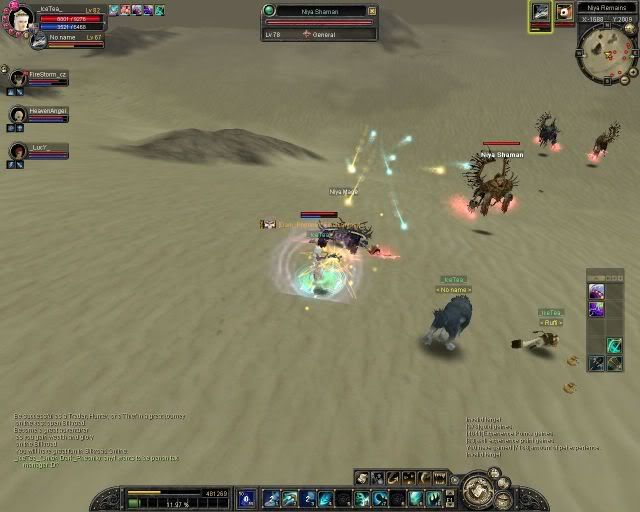Select party member HeavenAngel
Screen dimensions: 640x512
(18, 115)
